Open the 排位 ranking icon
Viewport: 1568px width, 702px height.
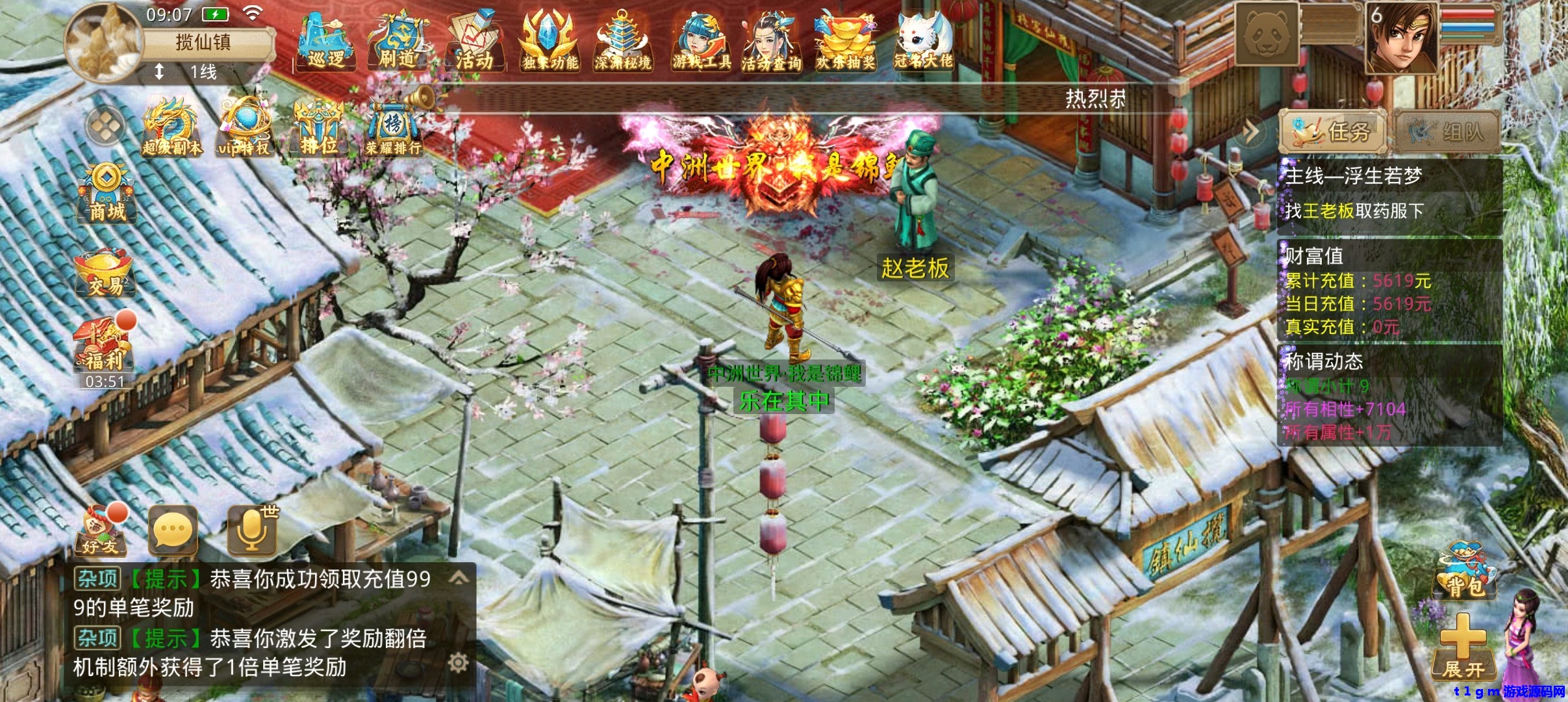(x=318, y=127)
